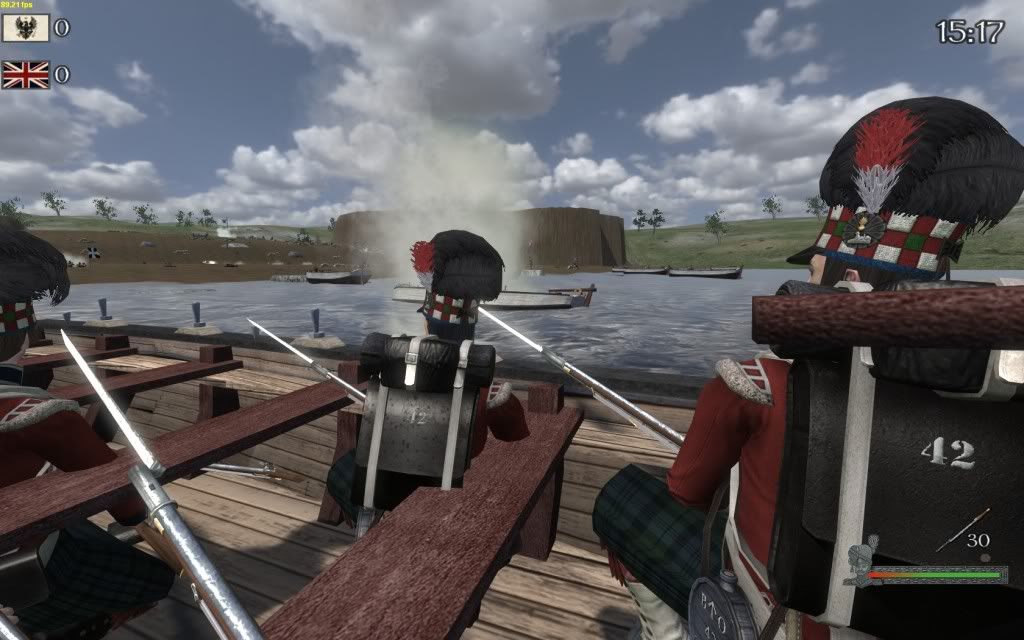Click the Prussian eagle team flag

(26, 27)
